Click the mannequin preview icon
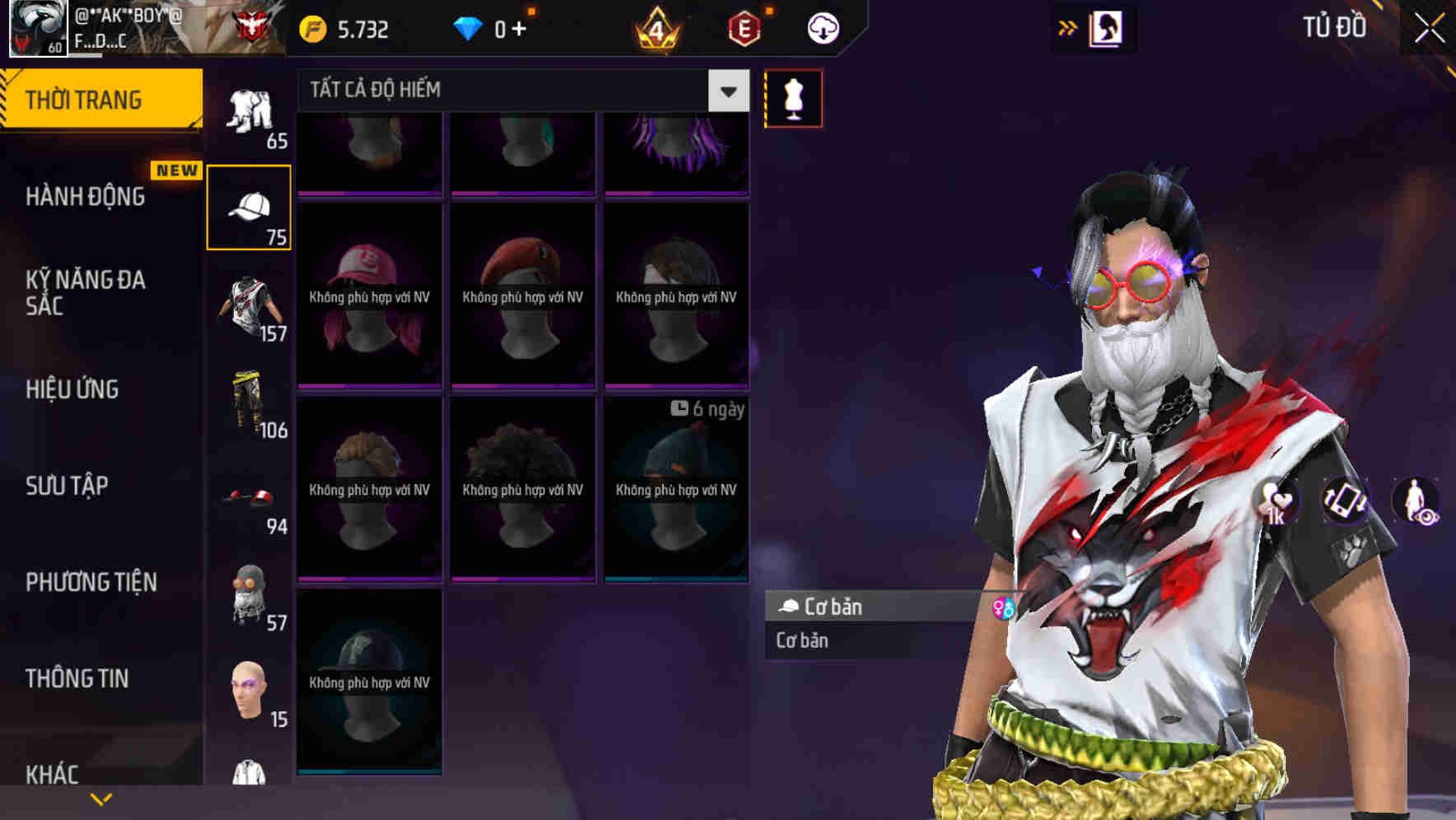This screenshot has height=820, width=1456. tap(793, 97)
